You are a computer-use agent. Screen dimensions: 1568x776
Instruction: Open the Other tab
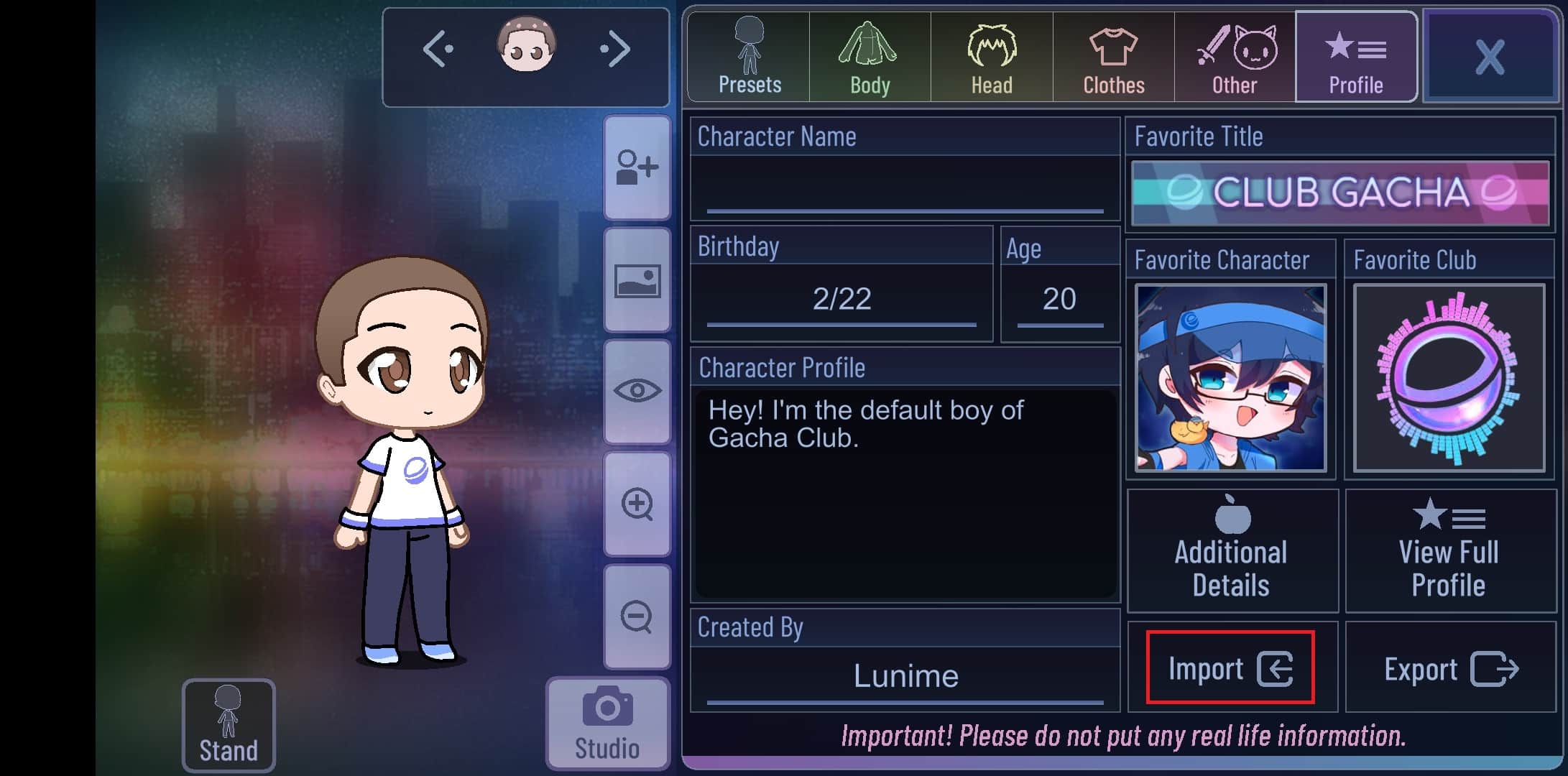1235,57
